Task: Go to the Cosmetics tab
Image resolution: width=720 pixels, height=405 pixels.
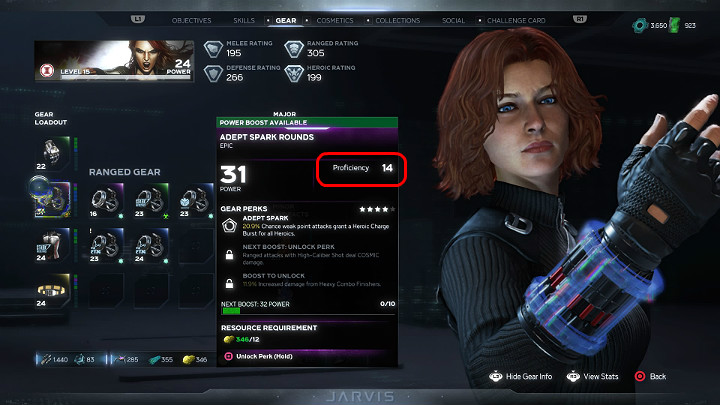Action: pyautogui.click(x=335, y=20)
